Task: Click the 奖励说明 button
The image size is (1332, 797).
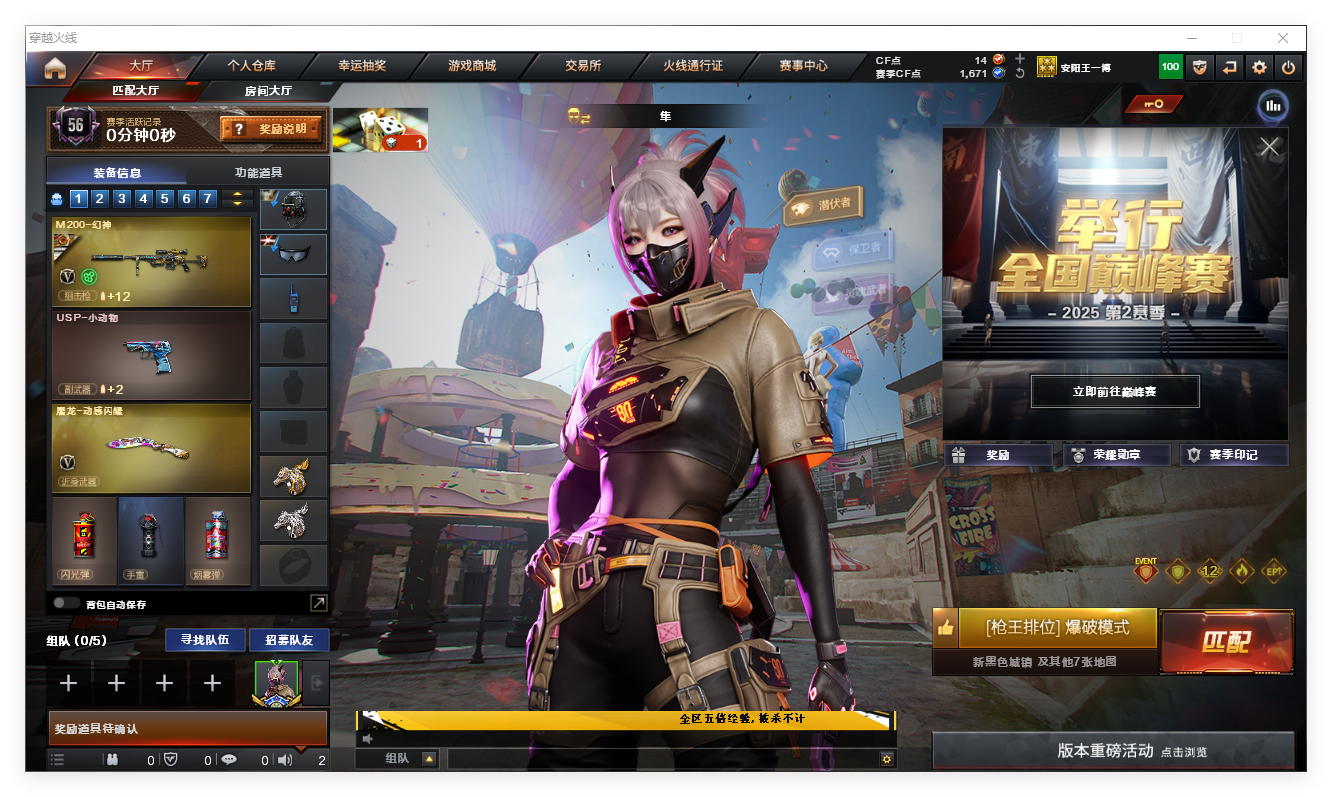Action: point(272,129)
